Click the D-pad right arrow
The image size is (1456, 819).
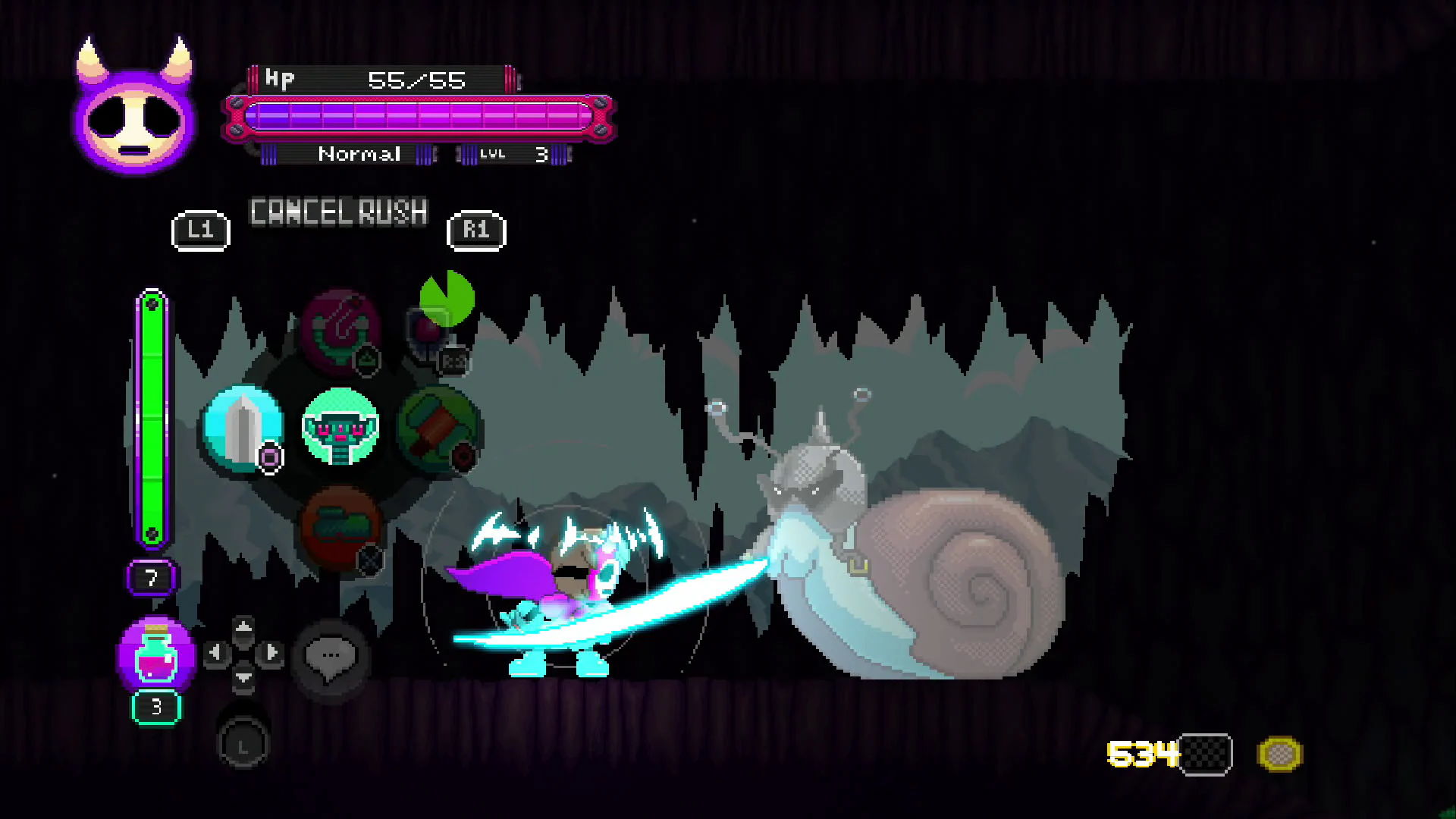click(271, 652)
